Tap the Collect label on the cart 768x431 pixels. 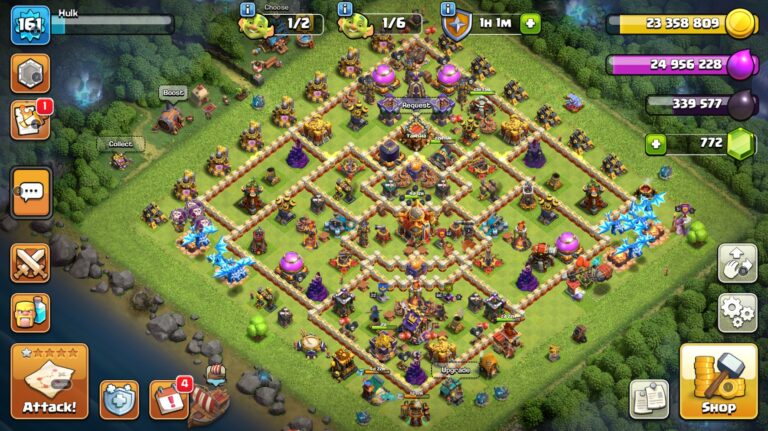(120, 144)
